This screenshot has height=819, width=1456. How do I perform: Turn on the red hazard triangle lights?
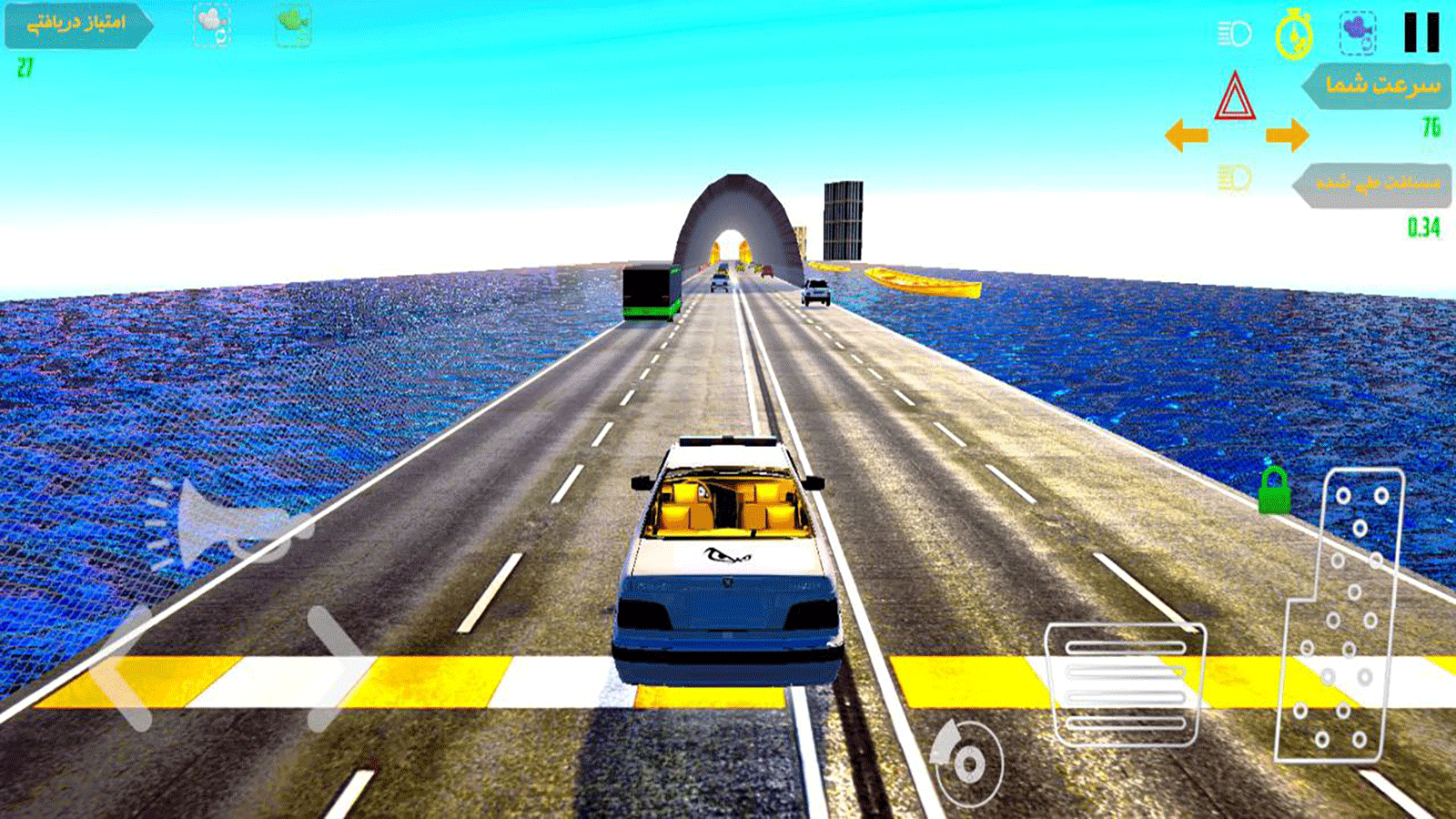tap(1235, 97)
